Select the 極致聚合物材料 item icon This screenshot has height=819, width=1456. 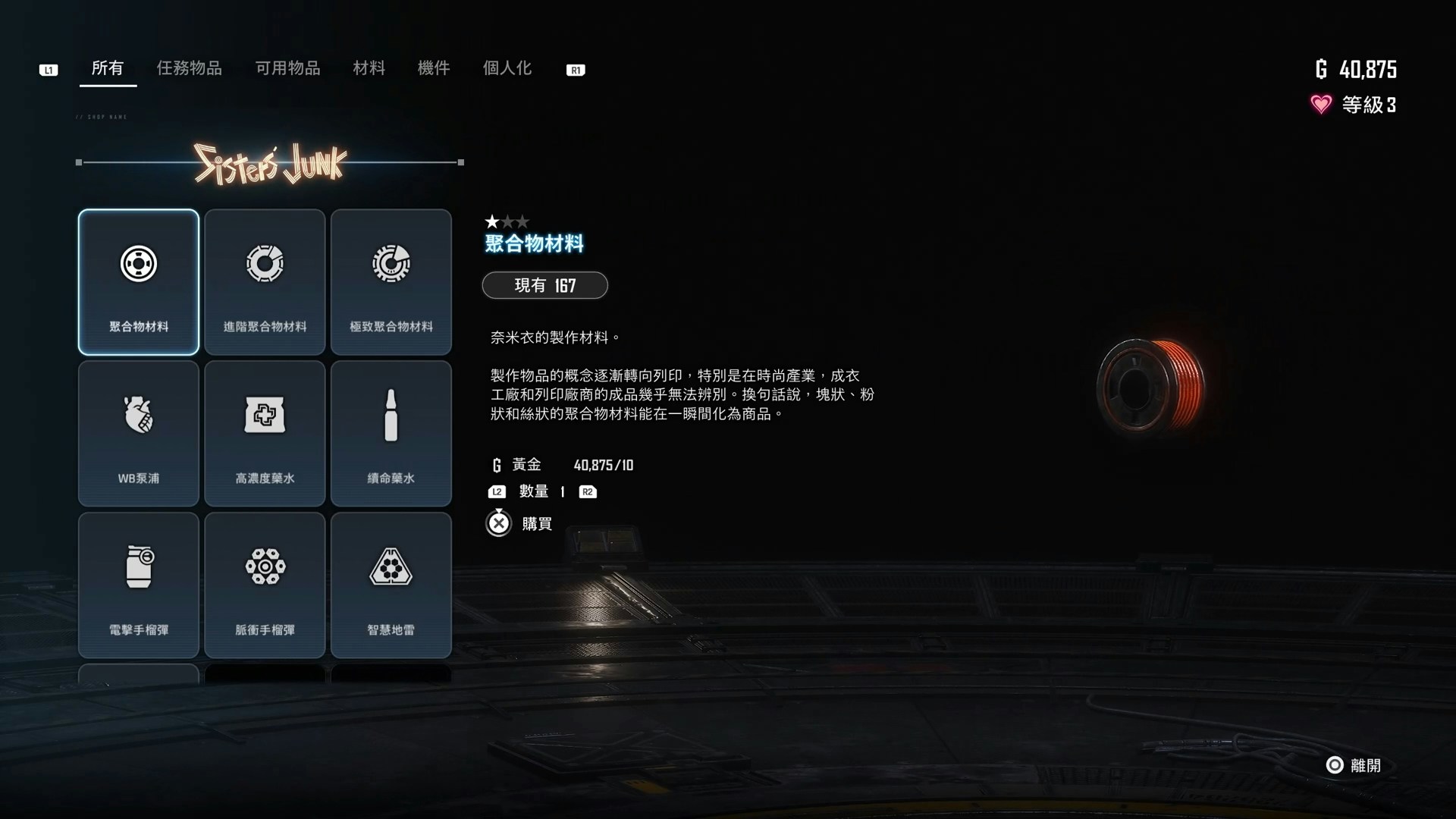[x=391, y=263]
